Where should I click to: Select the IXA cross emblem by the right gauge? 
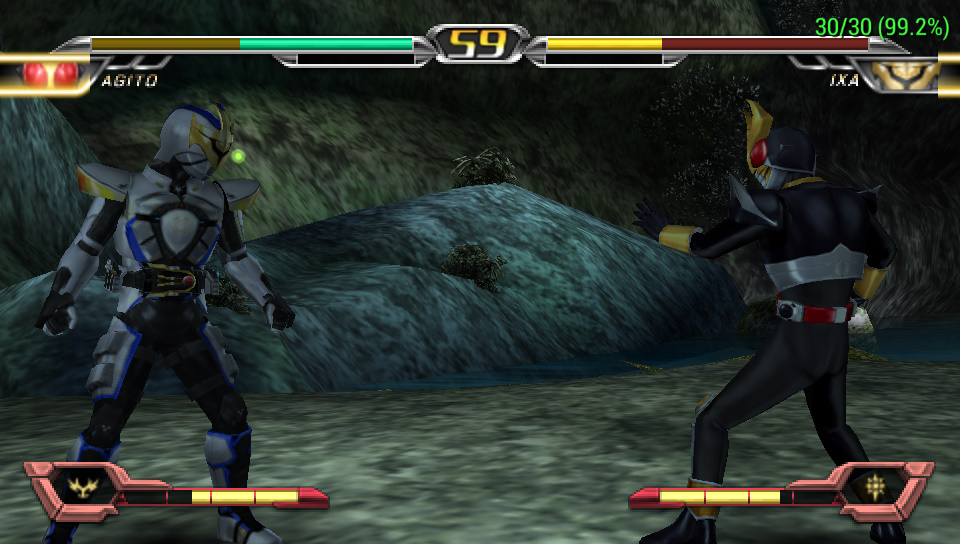[x=875, y=488]
